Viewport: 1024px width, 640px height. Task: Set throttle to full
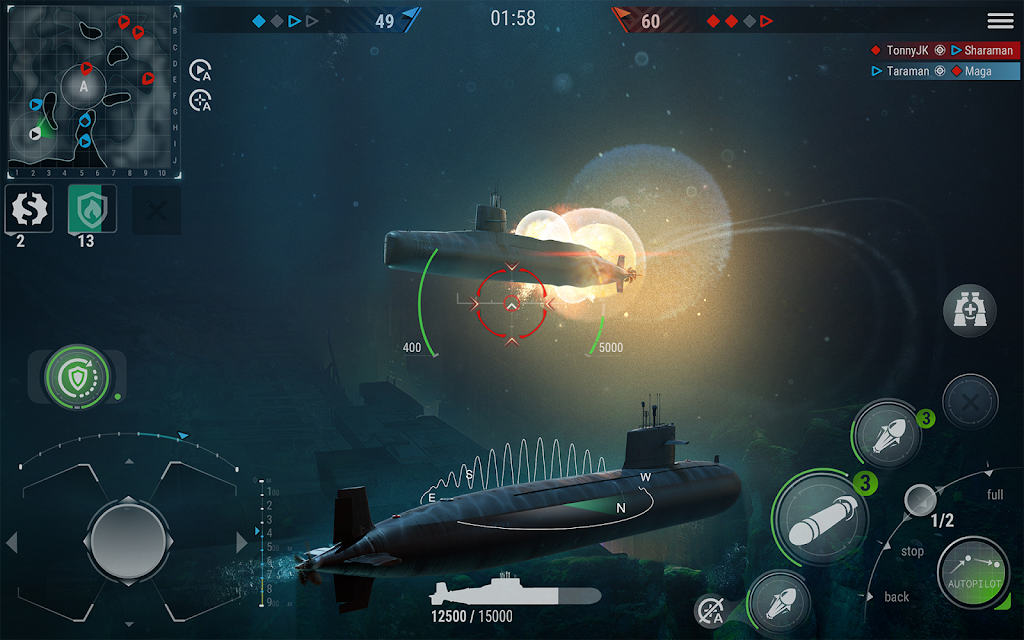995,495
